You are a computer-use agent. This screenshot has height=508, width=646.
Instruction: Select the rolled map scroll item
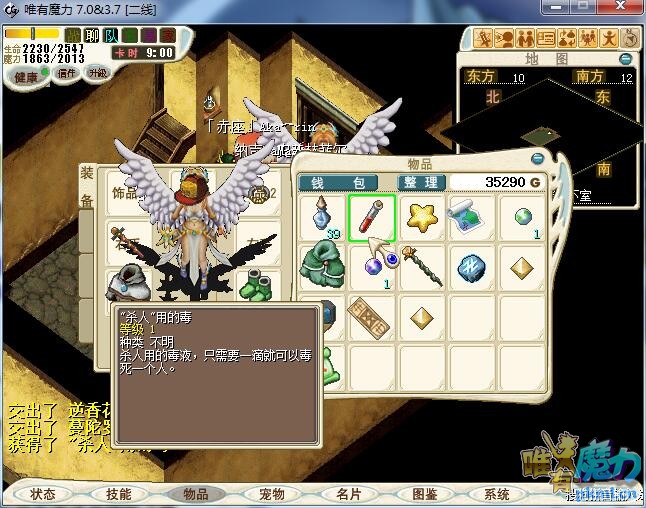coord(469,217)
